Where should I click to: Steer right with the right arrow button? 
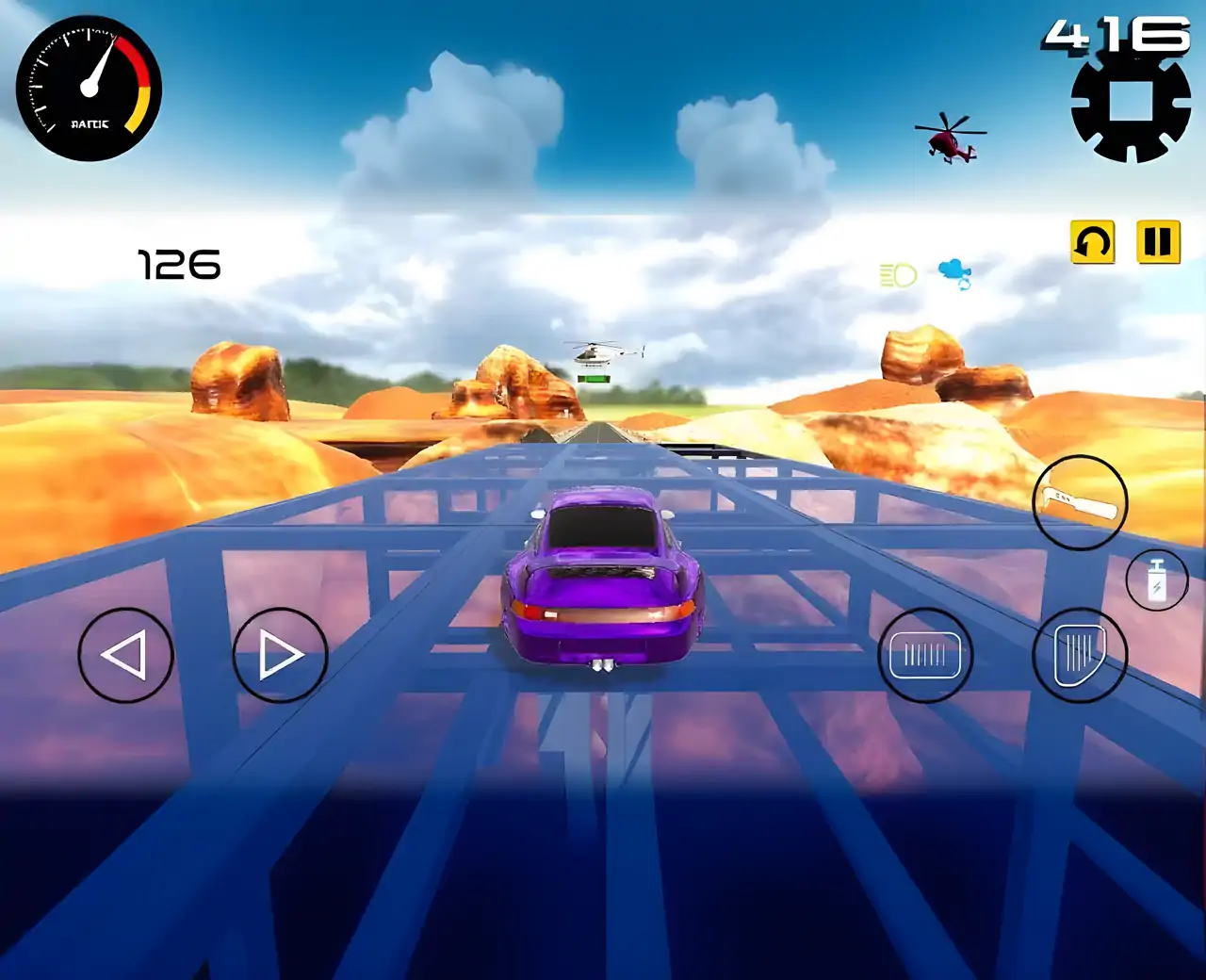pos(280,655)
